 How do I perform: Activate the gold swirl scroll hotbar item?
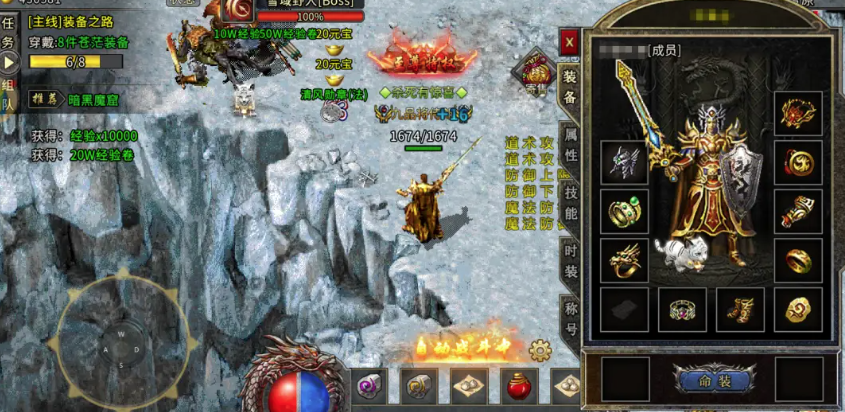tap(419, 386)
